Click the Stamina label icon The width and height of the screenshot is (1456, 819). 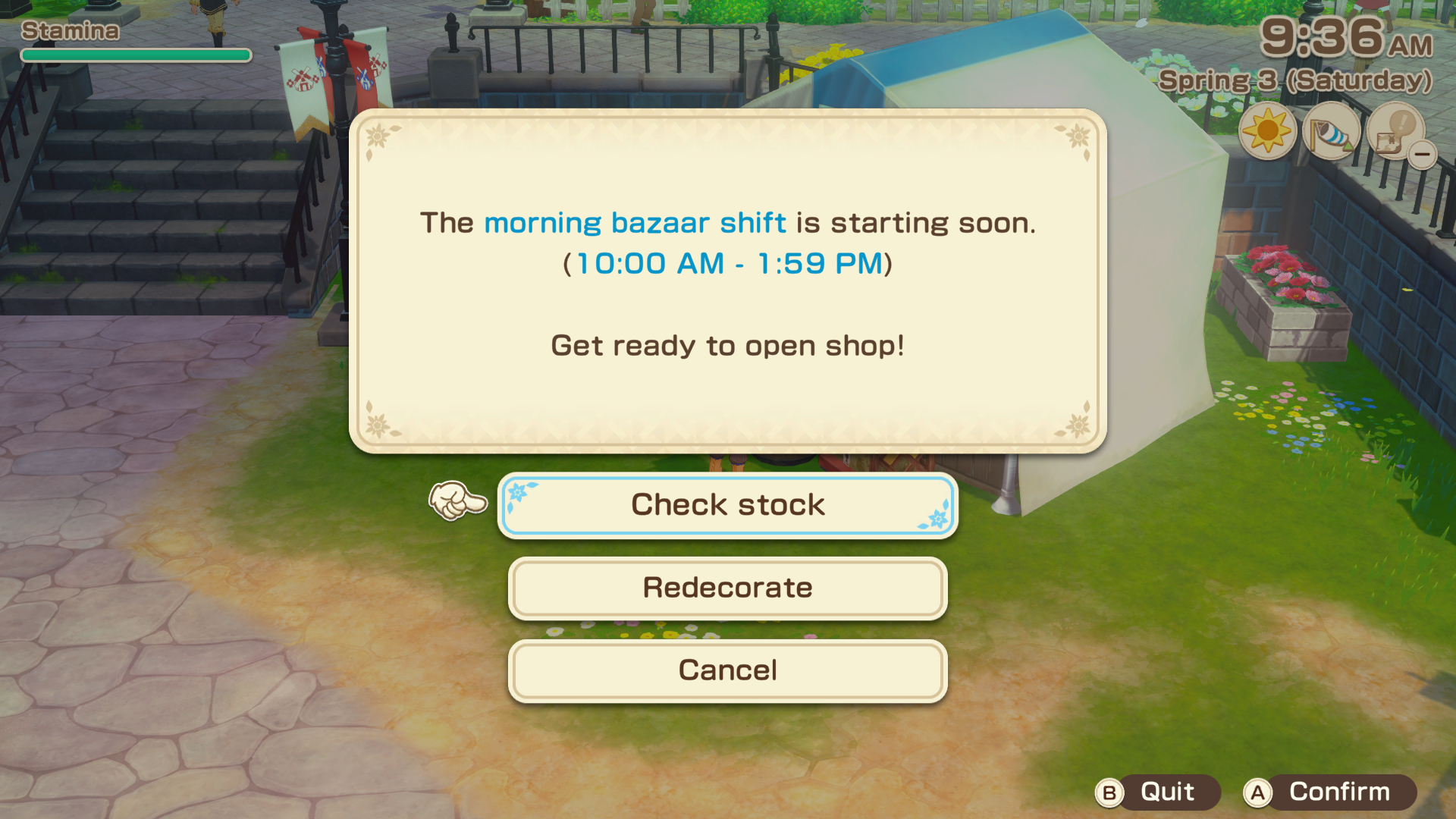coord(68,32)
